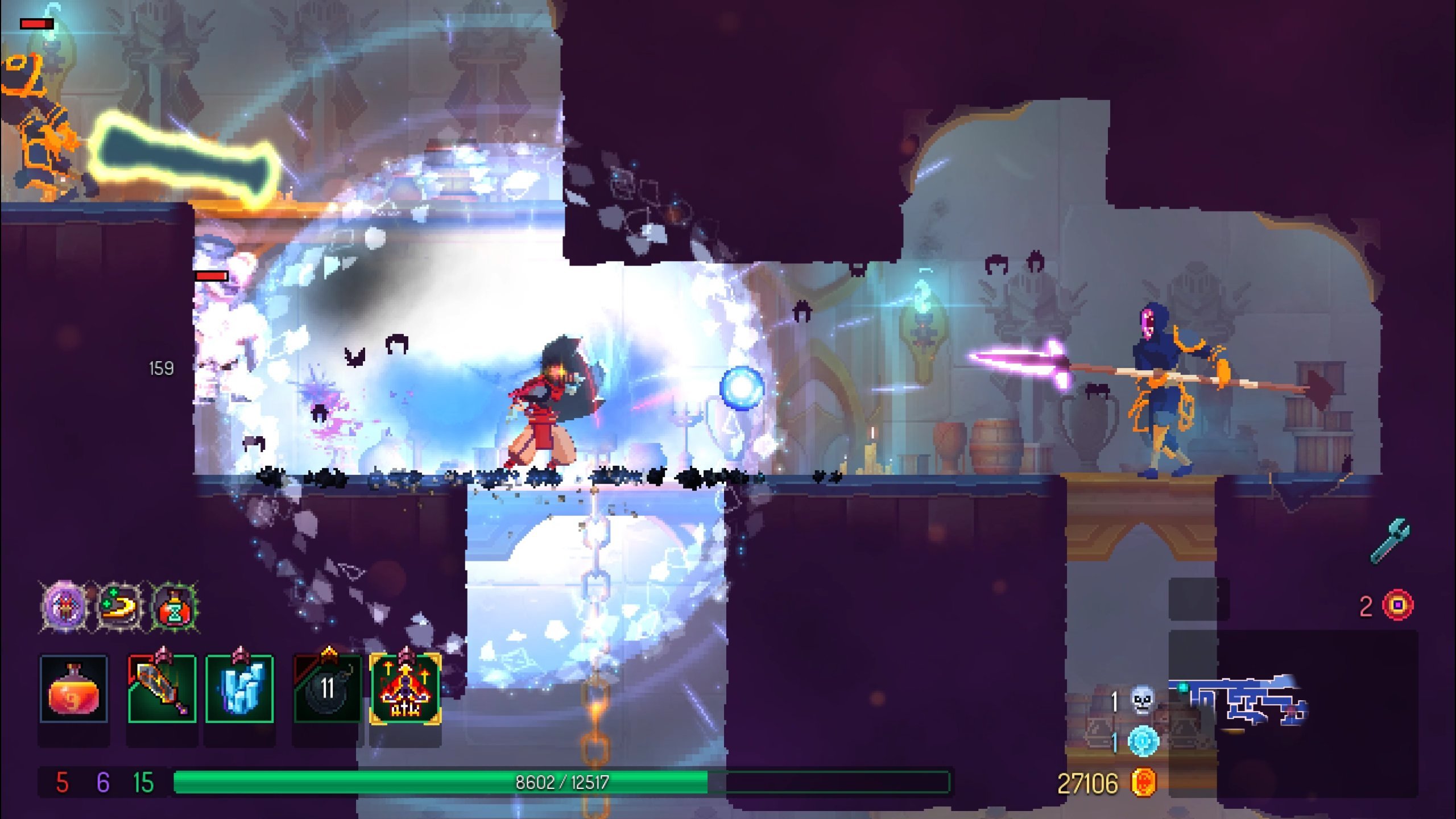This screenshot has width=1456, height=819.
Task: Use the health flask slot
Action: pyautogui.click(x=73, y=689)
